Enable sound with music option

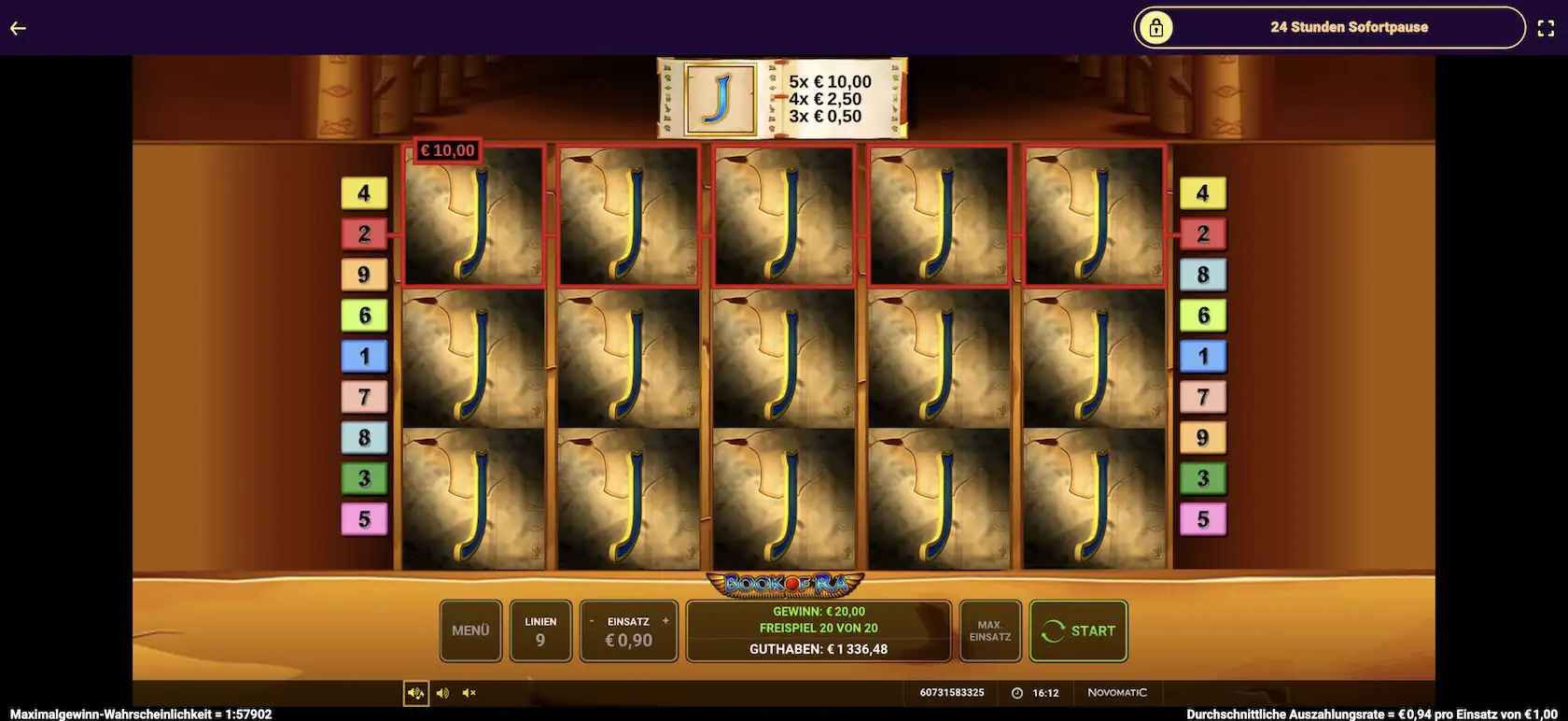pos(415,693)
